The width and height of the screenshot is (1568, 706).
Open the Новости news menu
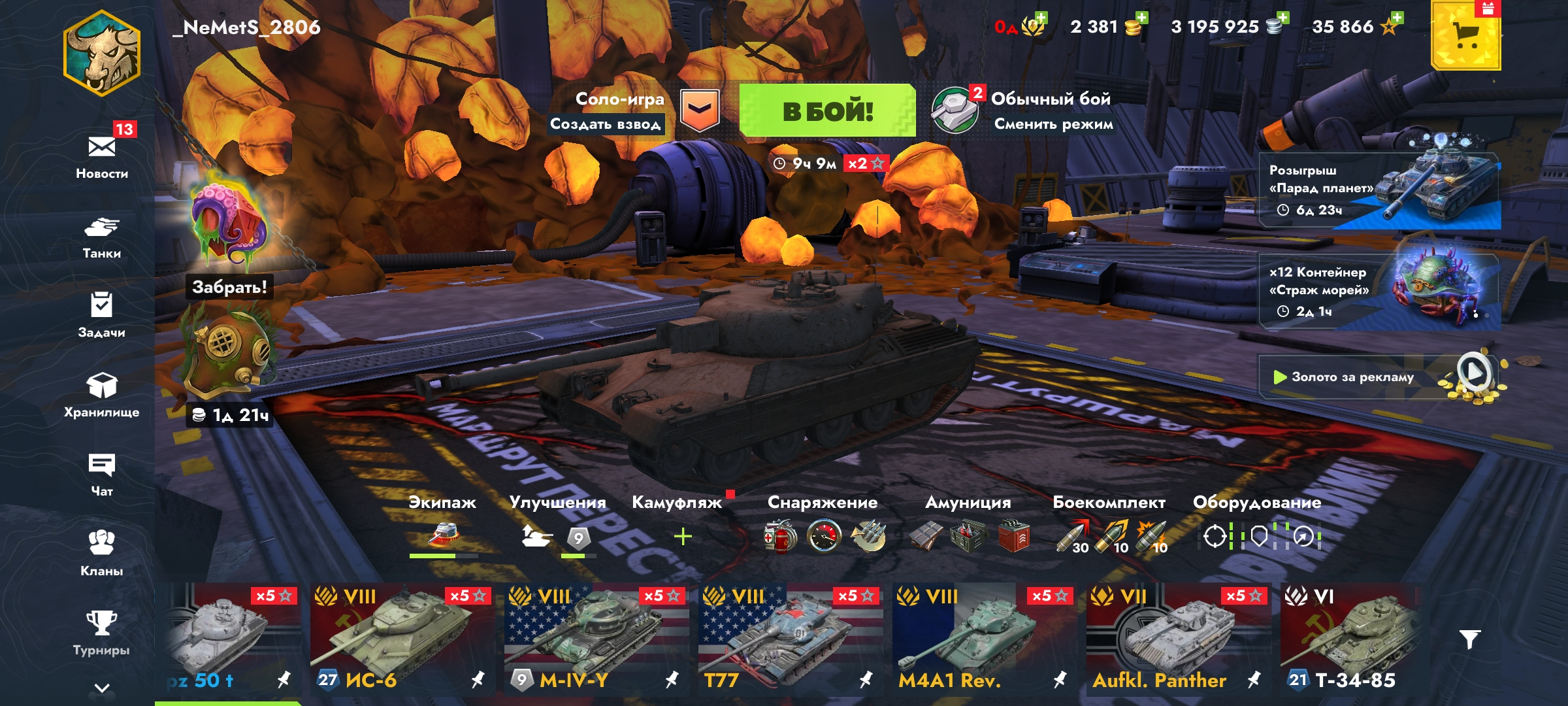102,156
